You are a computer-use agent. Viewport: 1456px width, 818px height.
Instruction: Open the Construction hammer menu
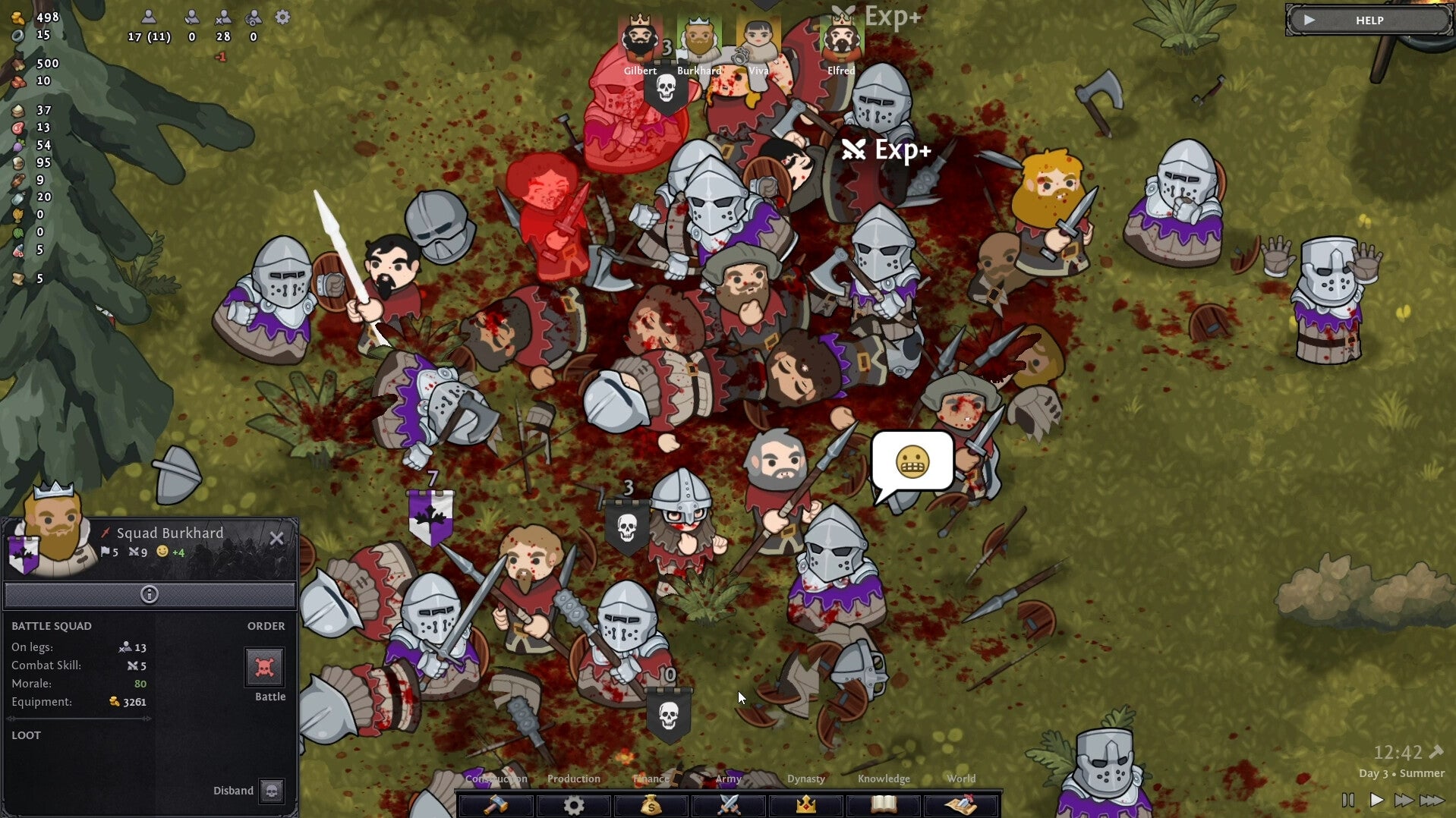pos(495,805)
